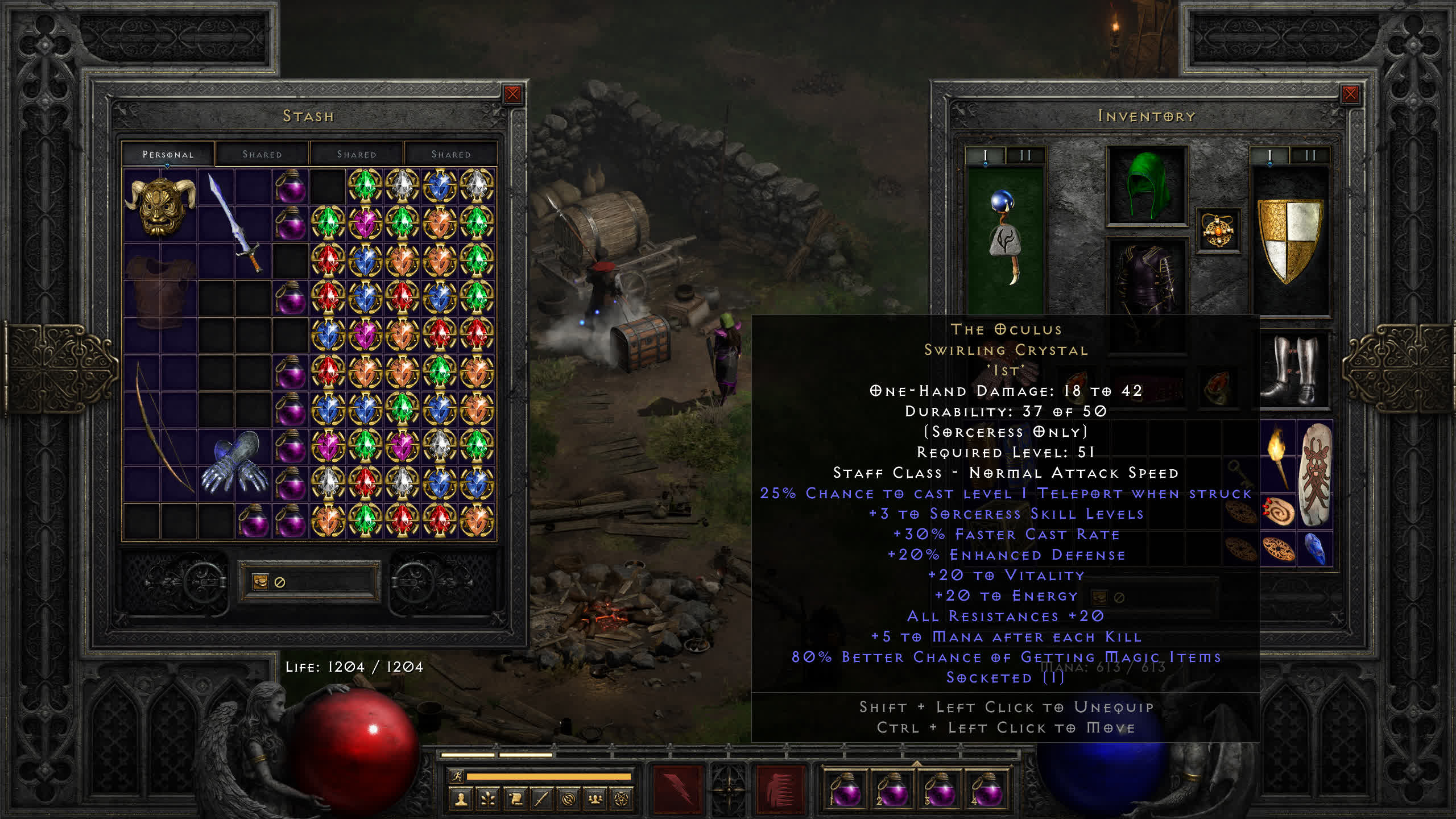Select the blue crystal sword in stash
Image resolution: width=1456 pixels, height=819 pixels.
coord(234,223)
